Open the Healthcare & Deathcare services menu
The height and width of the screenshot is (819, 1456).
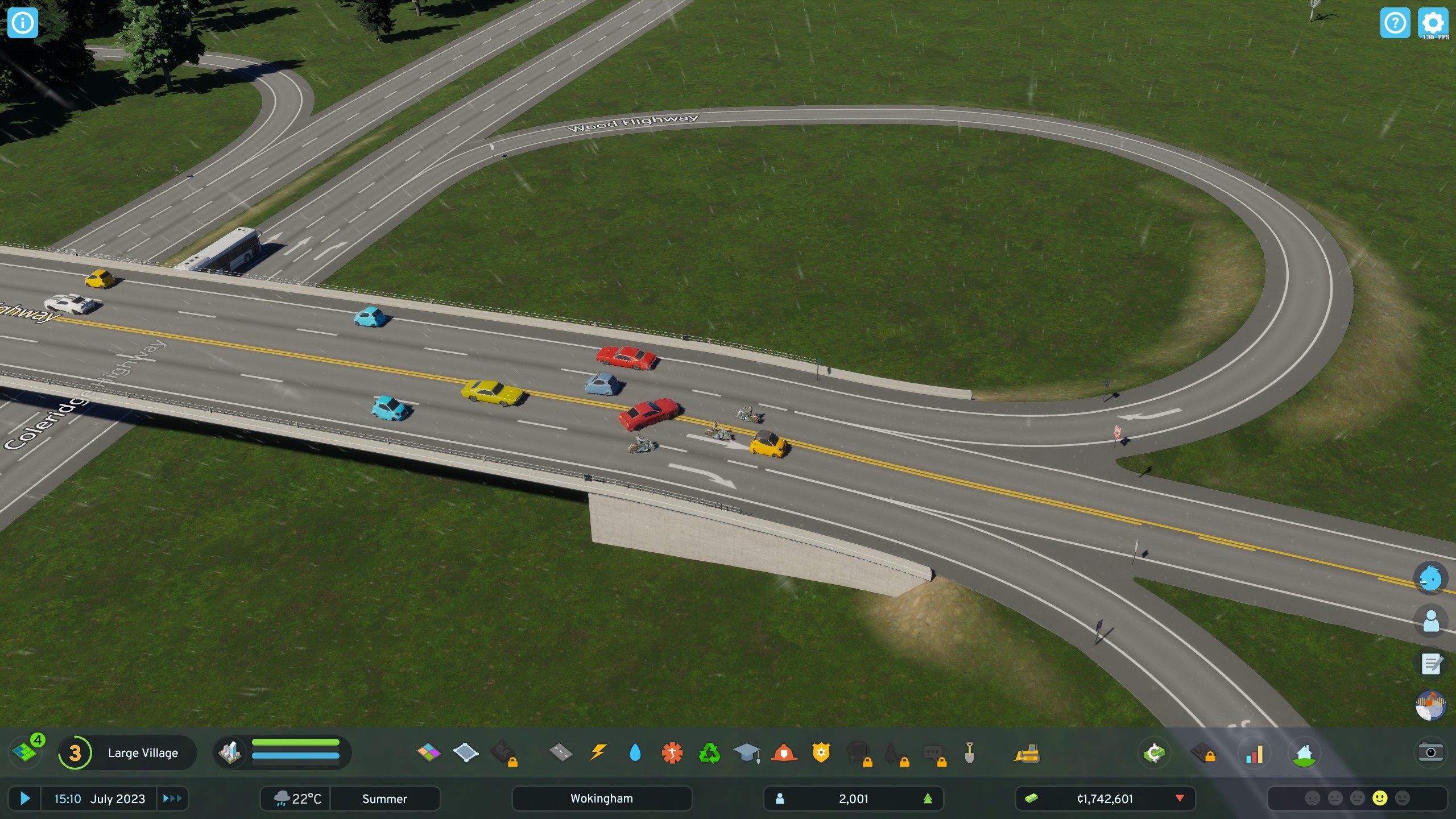tap(673, 752)
